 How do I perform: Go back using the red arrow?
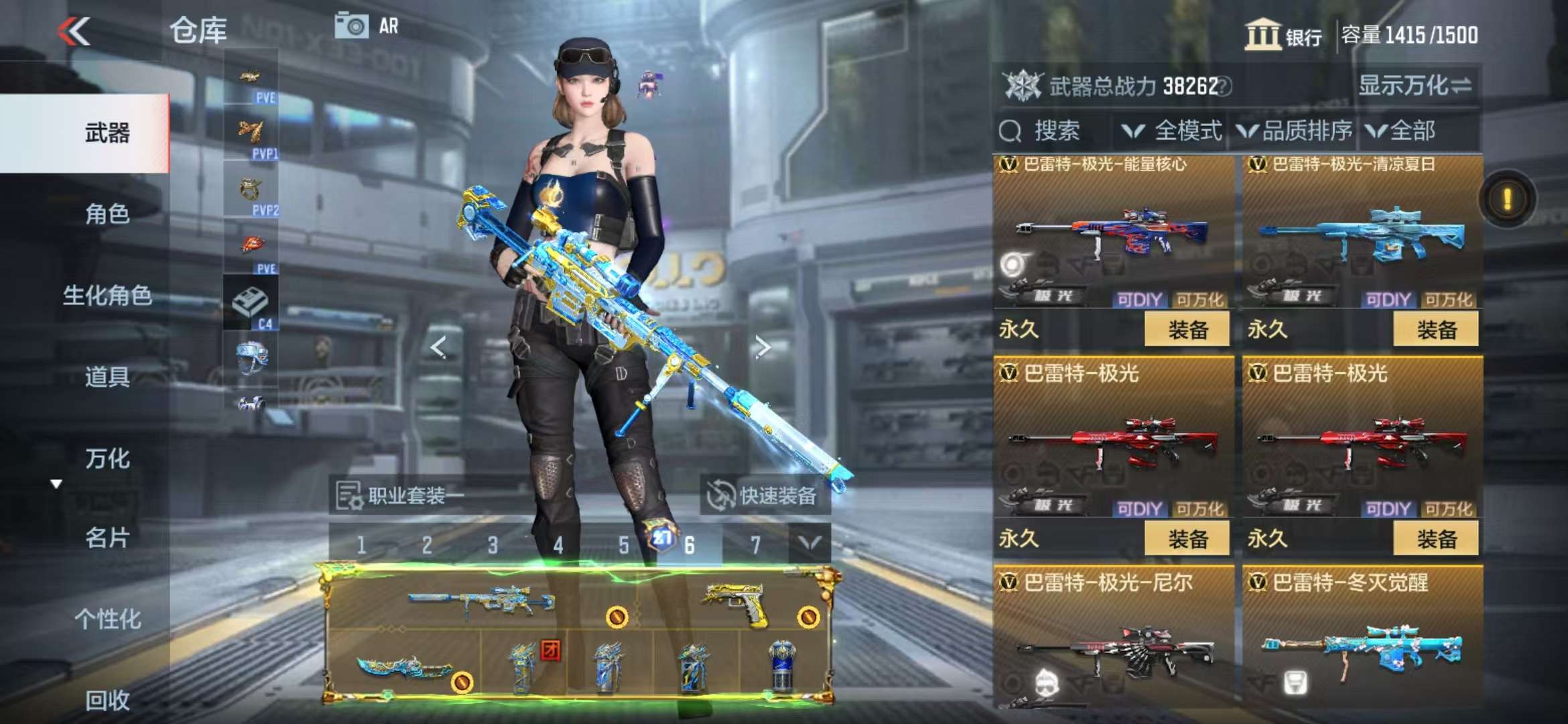pyautogui.click(x=74, y=32)
